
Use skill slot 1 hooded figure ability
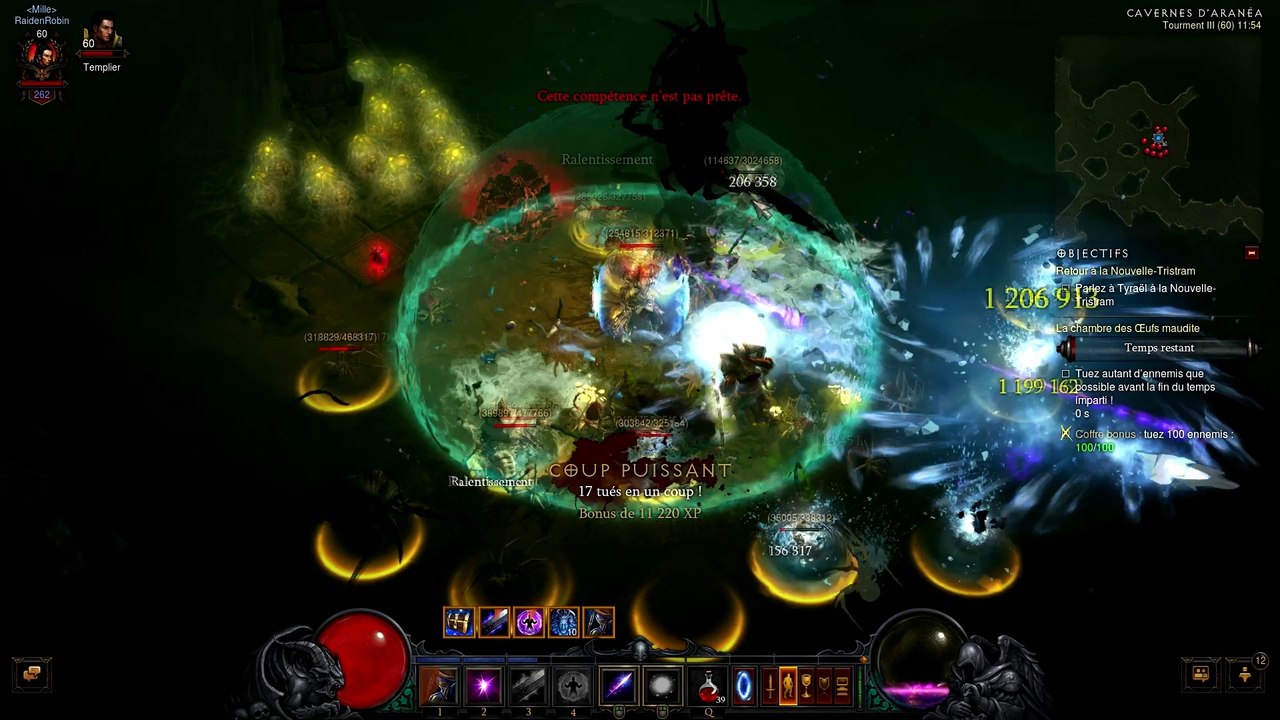pos(439,686)
